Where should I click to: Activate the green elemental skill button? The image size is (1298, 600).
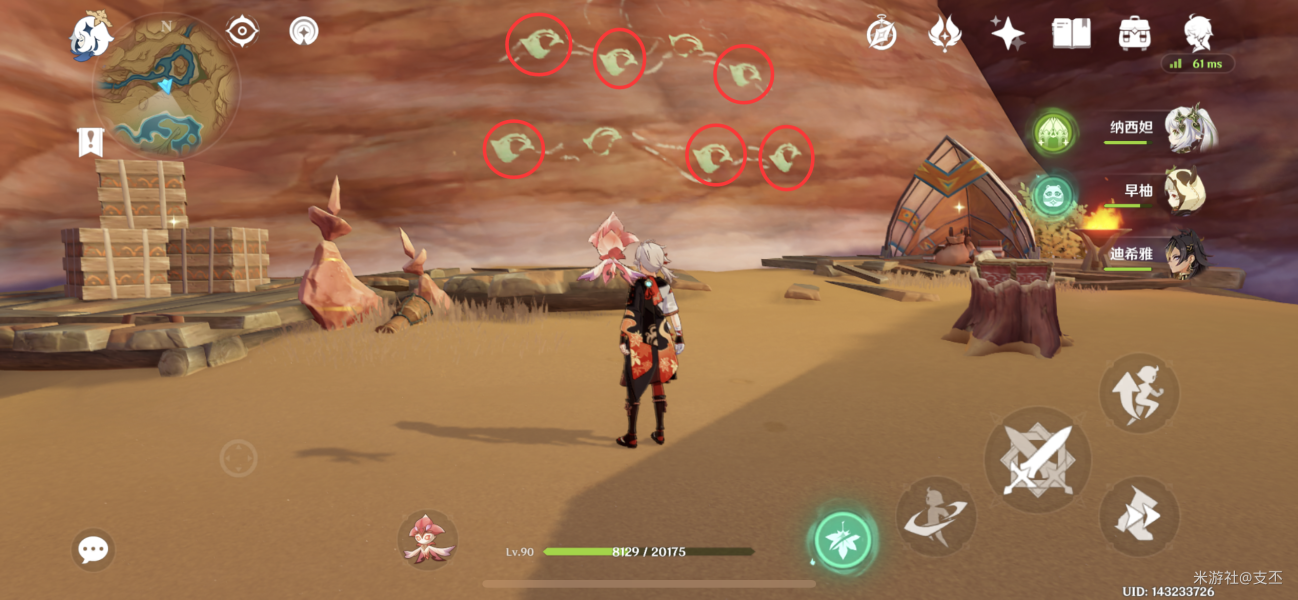[842, 541]
